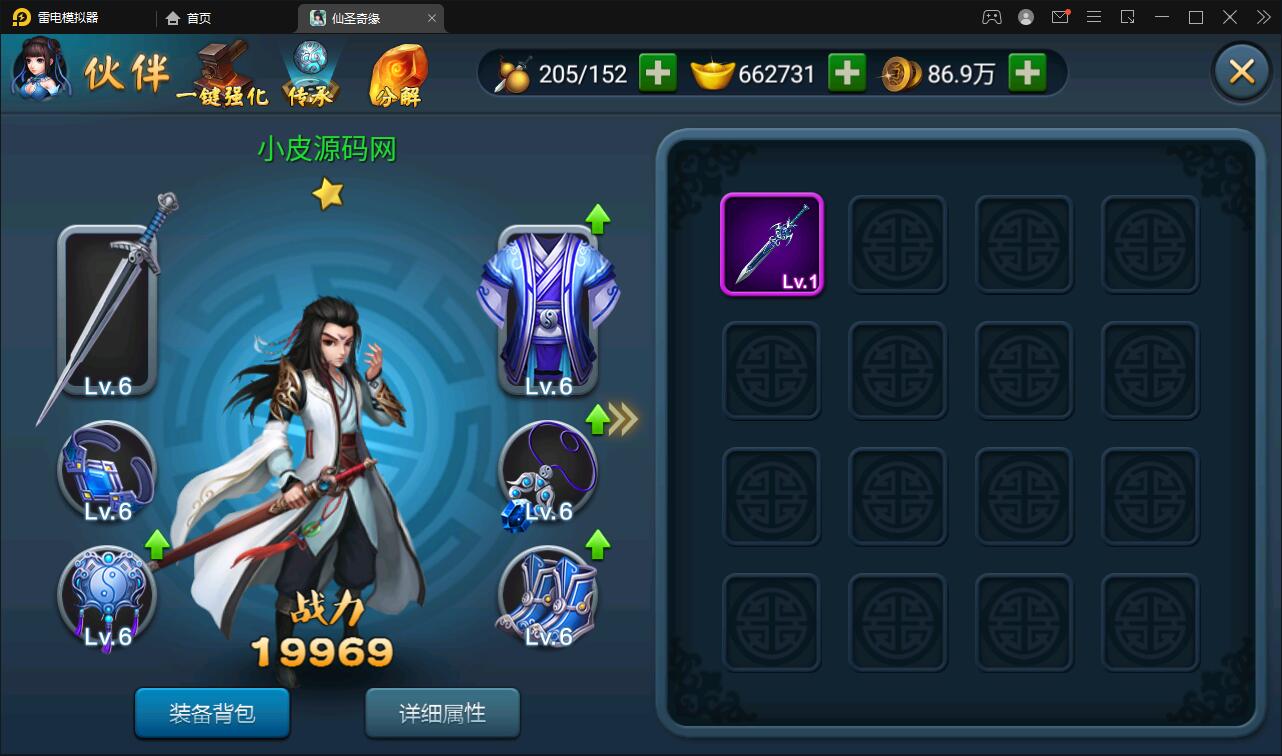Viewport: 1282px width, 756px height.
Task: Open the LDPlayer hamburger menu
Action: pos(1094,17)
